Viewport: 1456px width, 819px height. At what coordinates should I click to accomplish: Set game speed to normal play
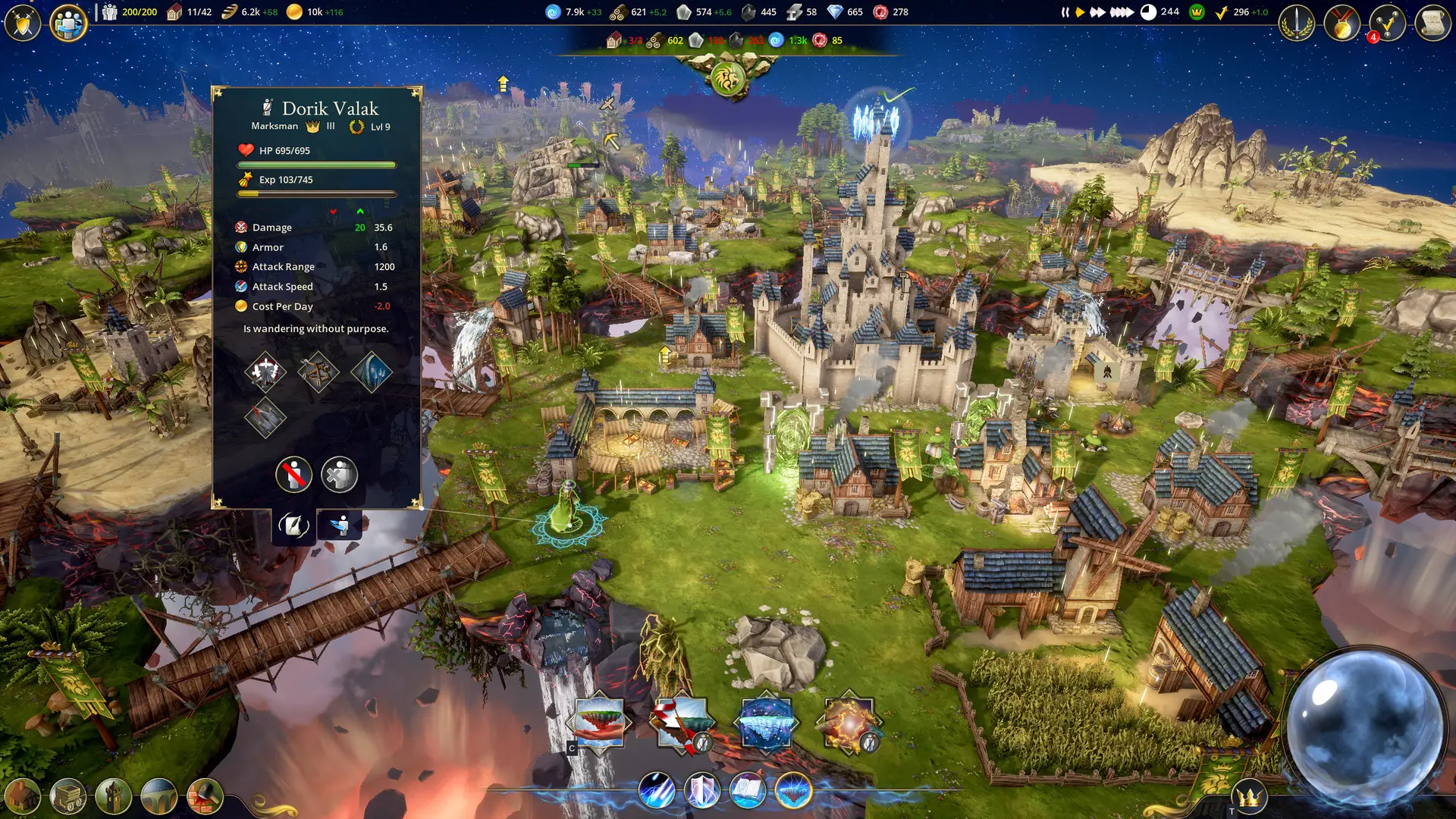pyautogui.click(x=1080, y=12)
